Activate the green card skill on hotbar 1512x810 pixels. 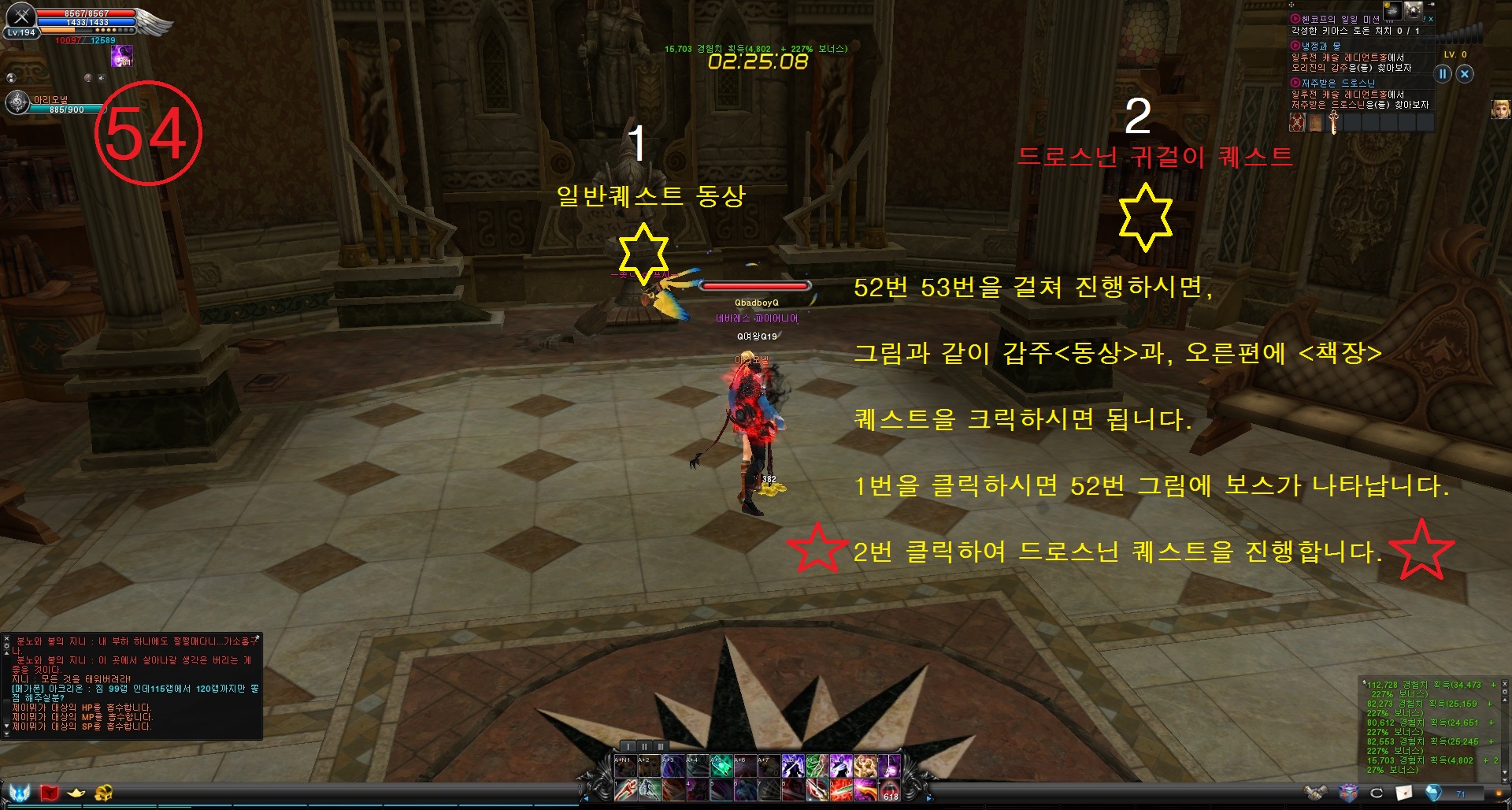click(721, 765)
